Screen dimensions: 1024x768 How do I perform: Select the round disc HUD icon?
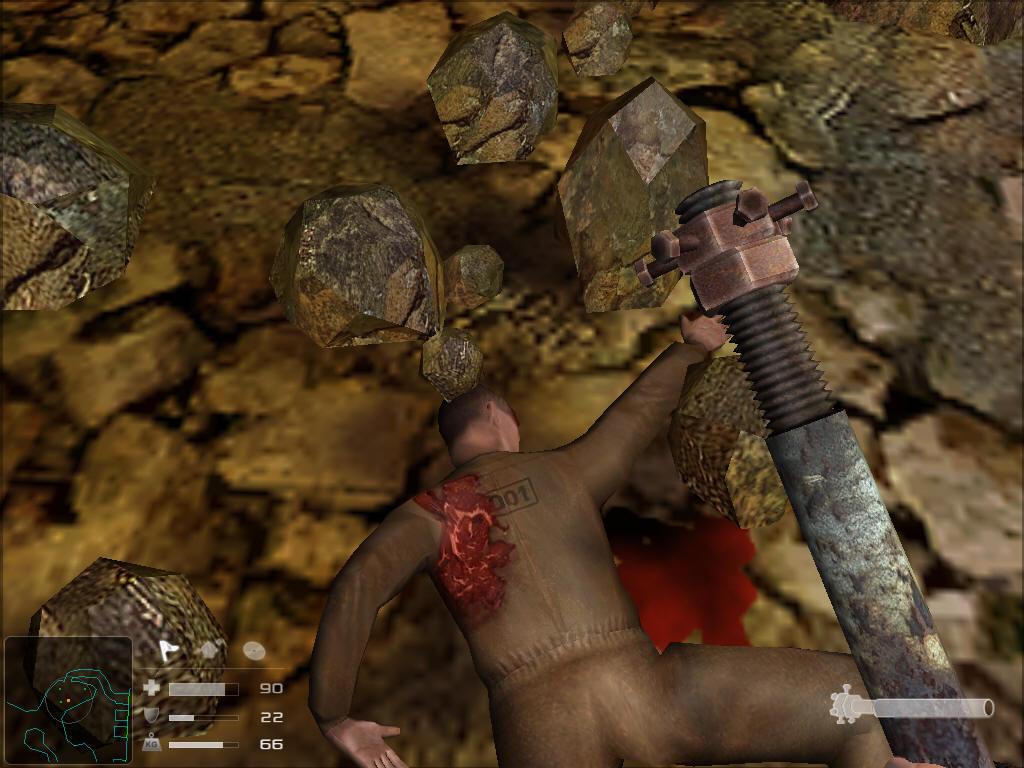tap(254, 650)
